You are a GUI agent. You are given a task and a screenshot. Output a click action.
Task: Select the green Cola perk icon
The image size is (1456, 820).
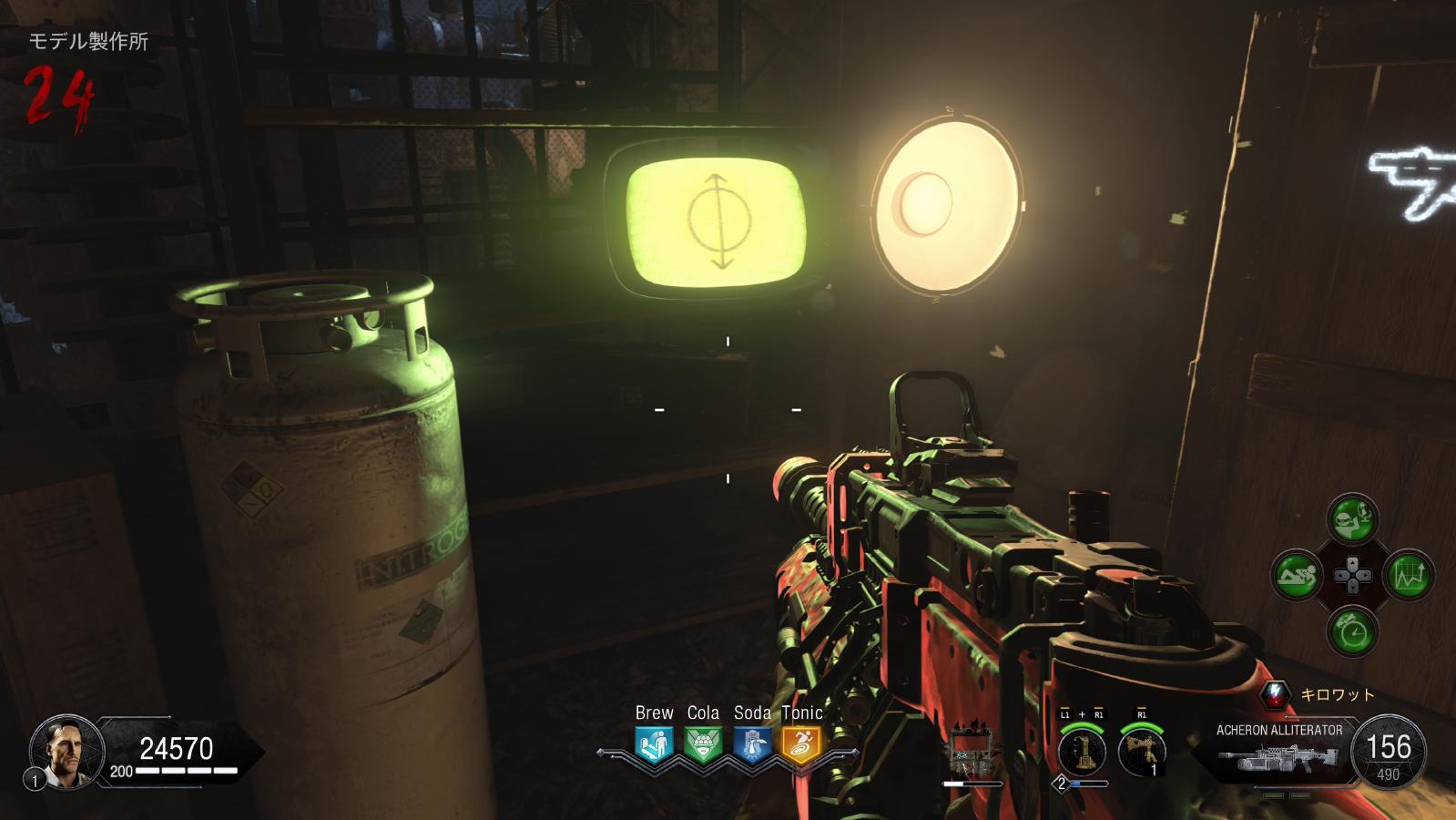703,744
